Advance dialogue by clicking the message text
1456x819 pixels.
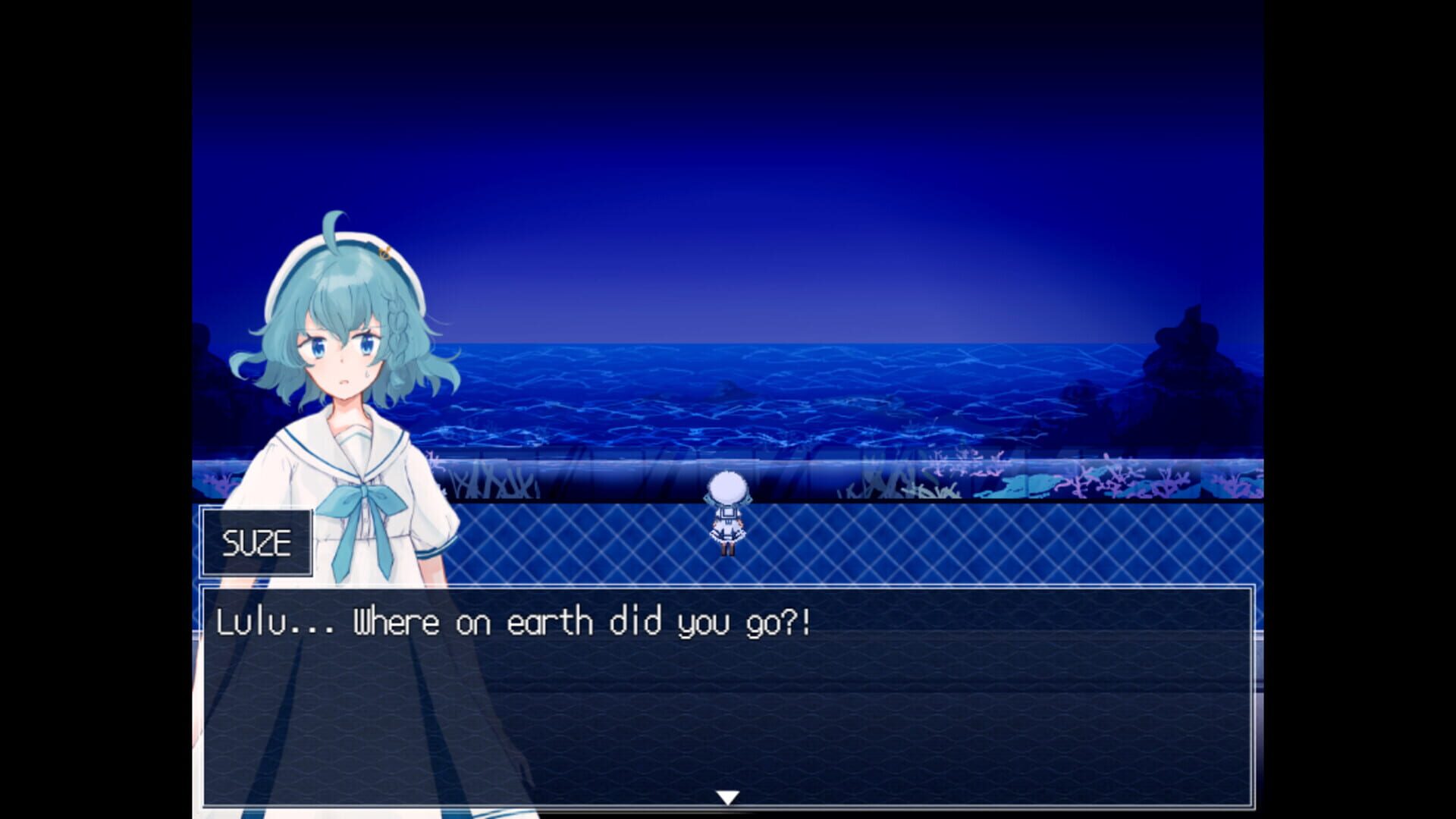point(531,620)
